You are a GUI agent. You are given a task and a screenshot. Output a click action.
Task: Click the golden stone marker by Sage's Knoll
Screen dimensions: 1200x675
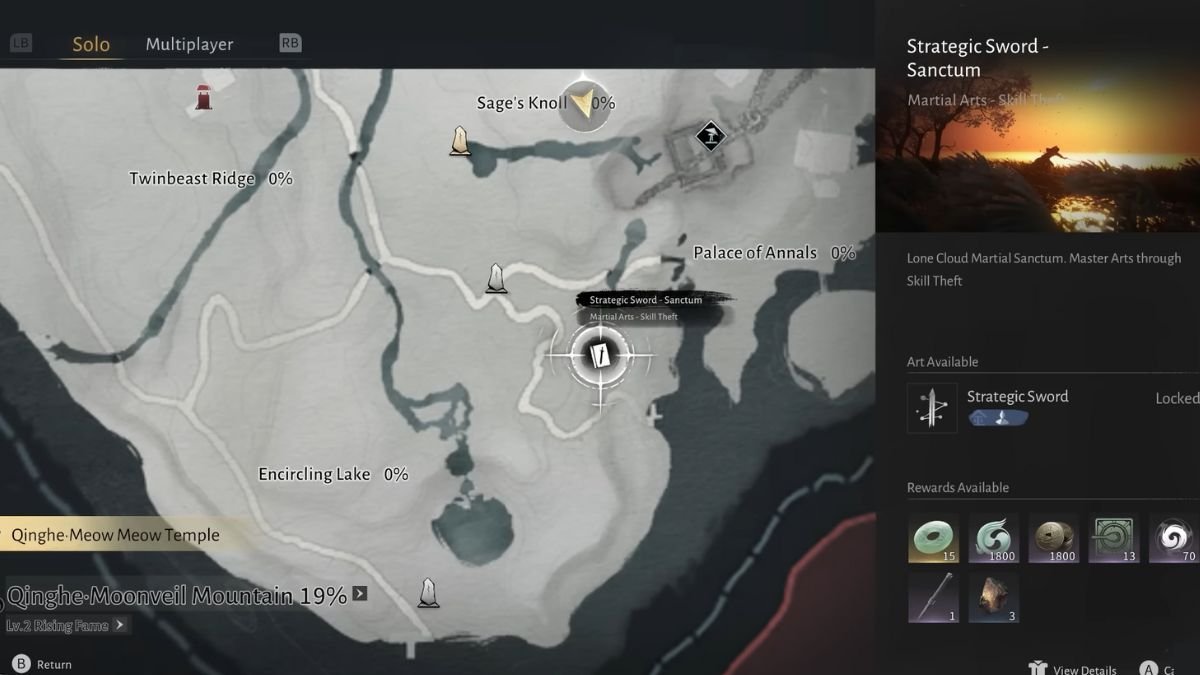tap(460, 141)
